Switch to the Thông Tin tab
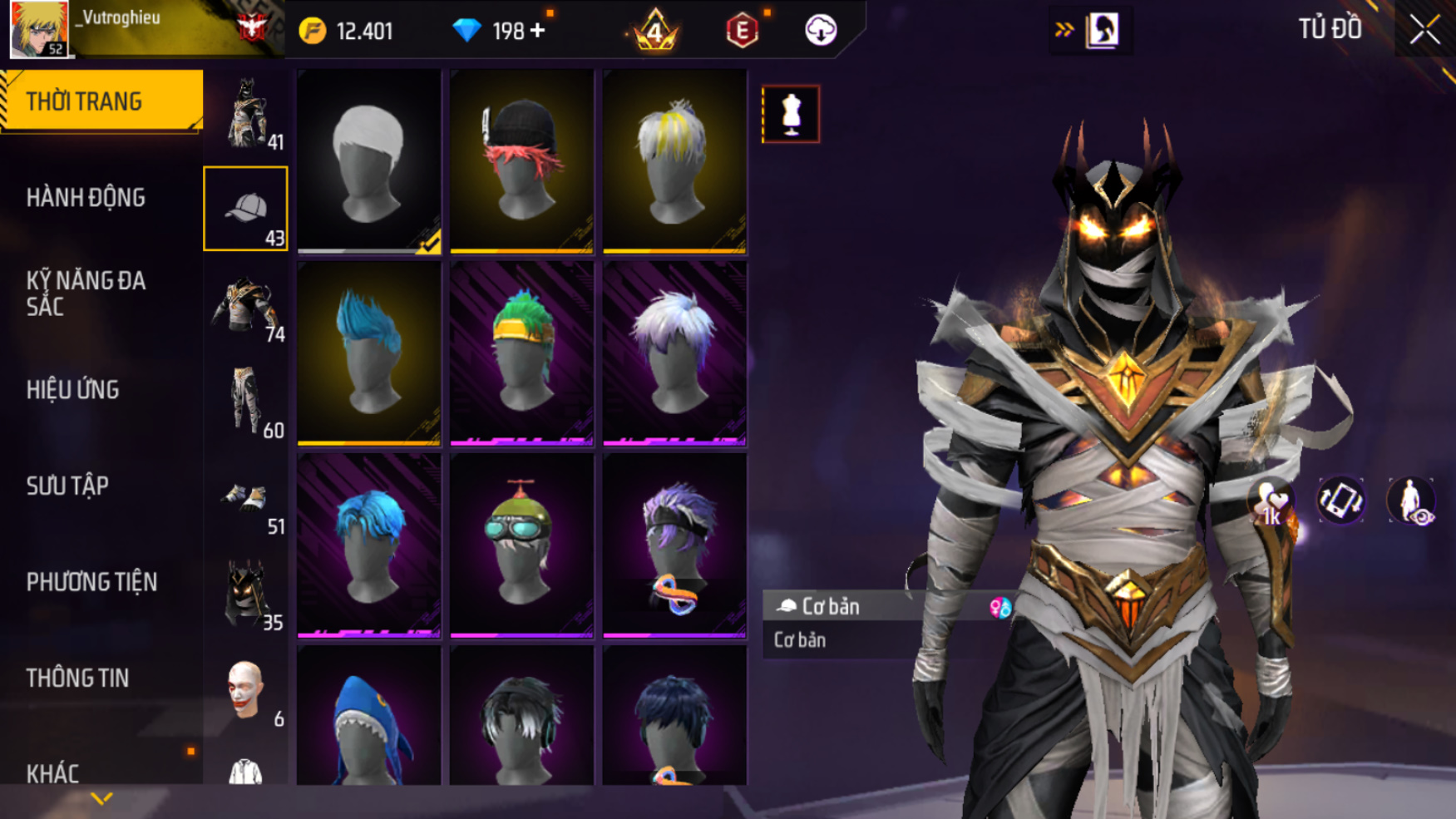 tap(77, 678)
